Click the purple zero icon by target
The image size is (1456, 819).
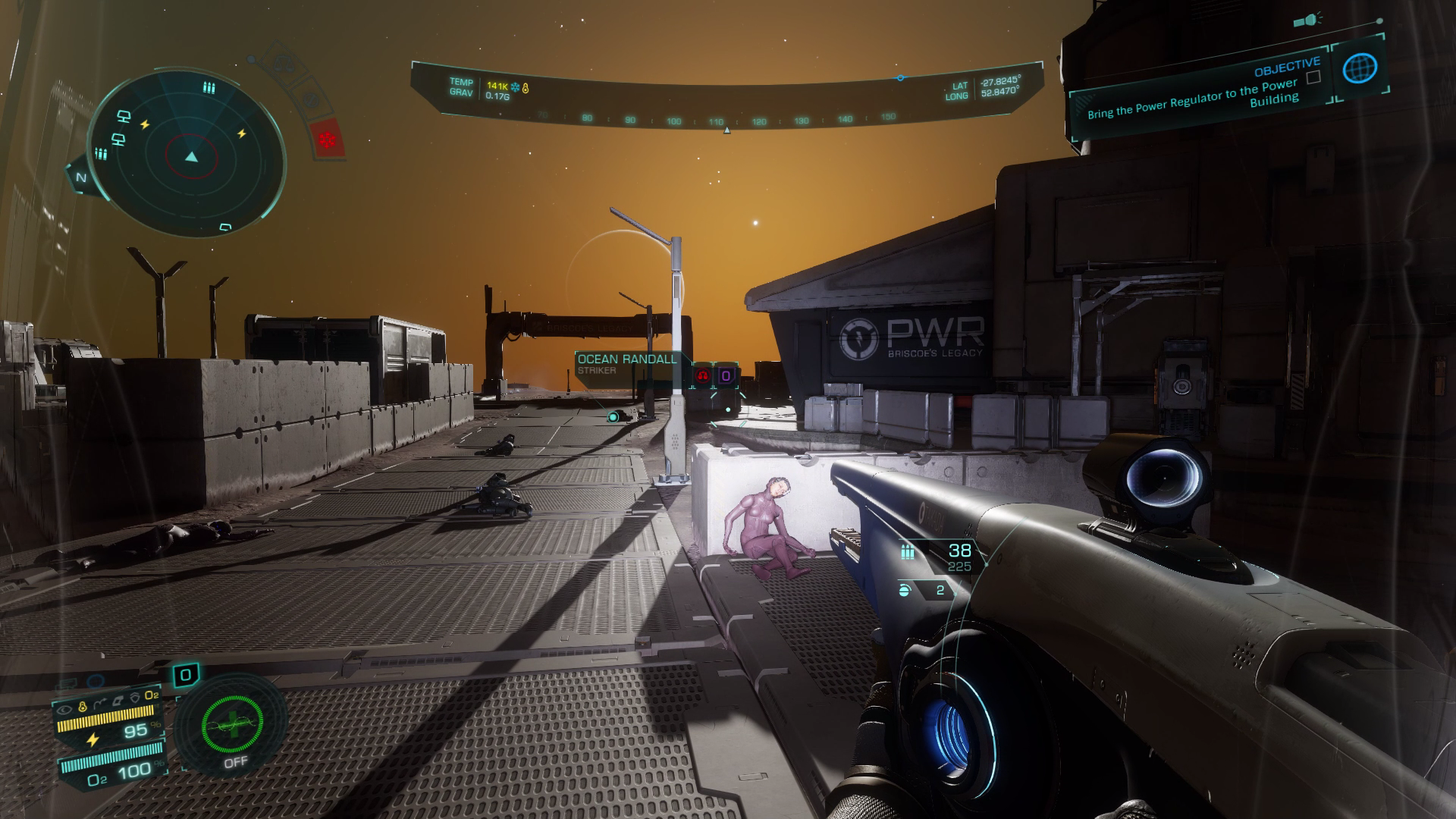pos(726,375)
